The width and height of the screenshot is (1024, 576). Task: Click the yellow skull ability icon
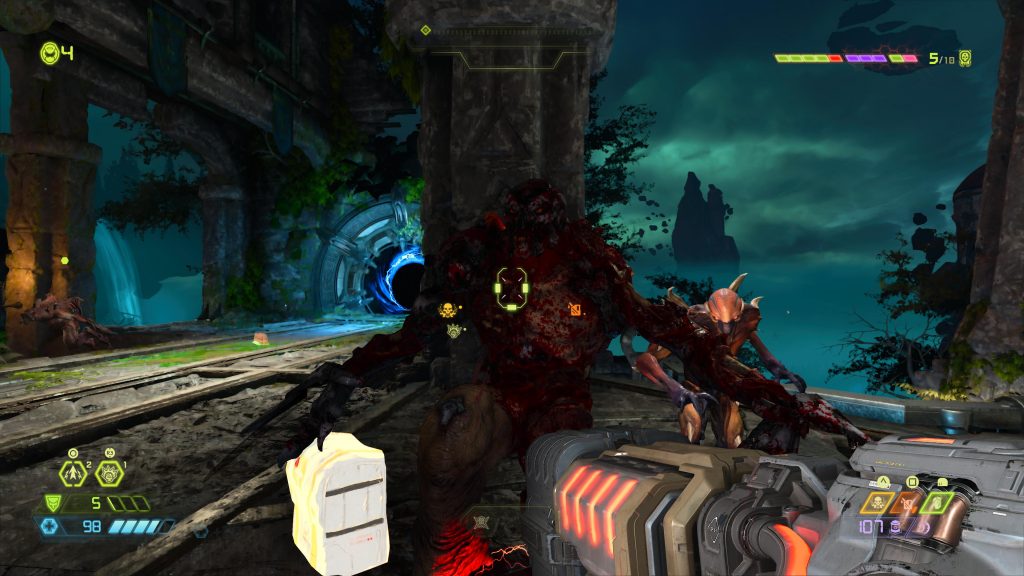(876, 501)
